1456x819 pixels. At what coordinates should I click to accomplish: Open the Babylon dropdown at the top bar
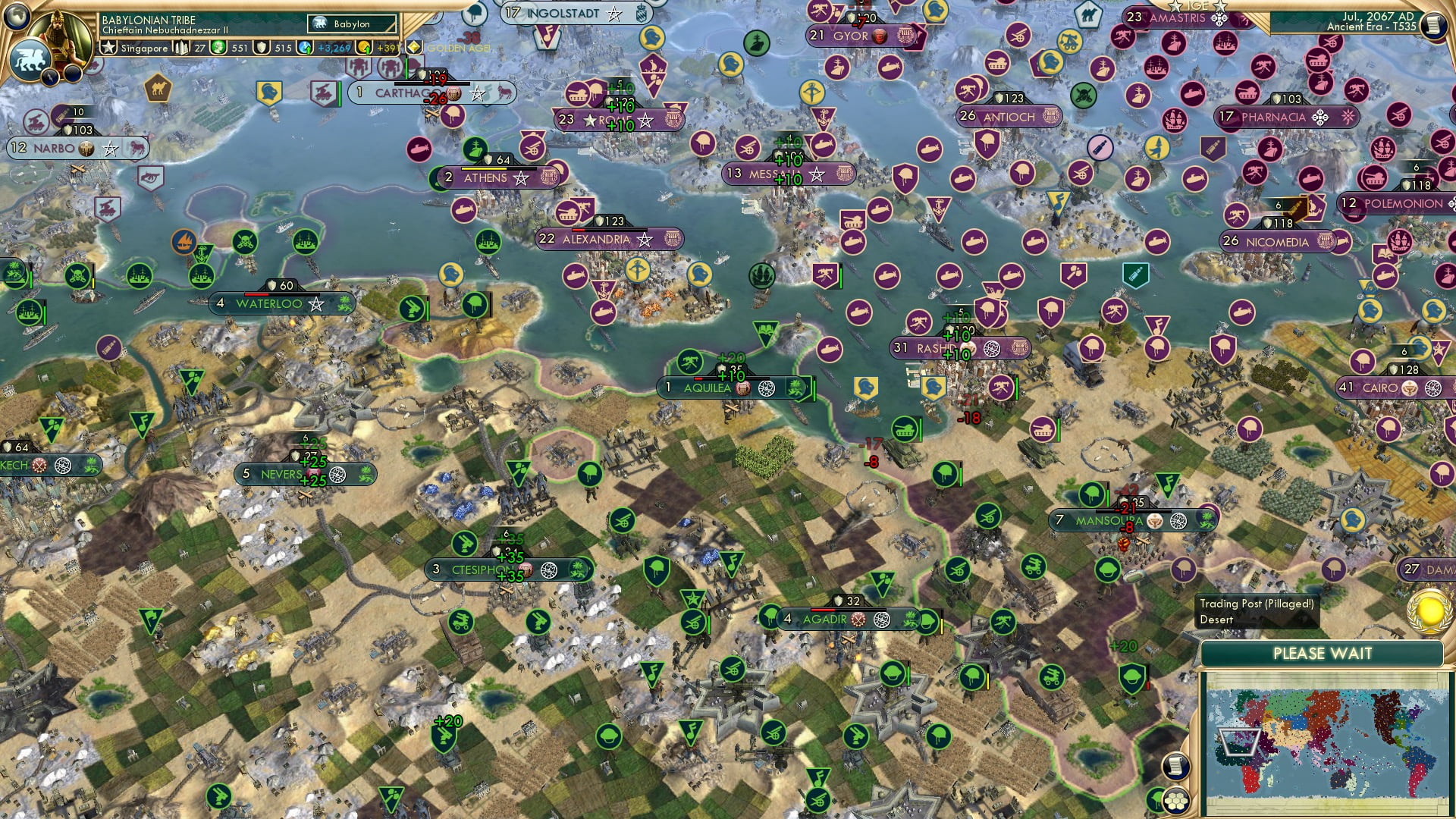click(x=350, y=24)
